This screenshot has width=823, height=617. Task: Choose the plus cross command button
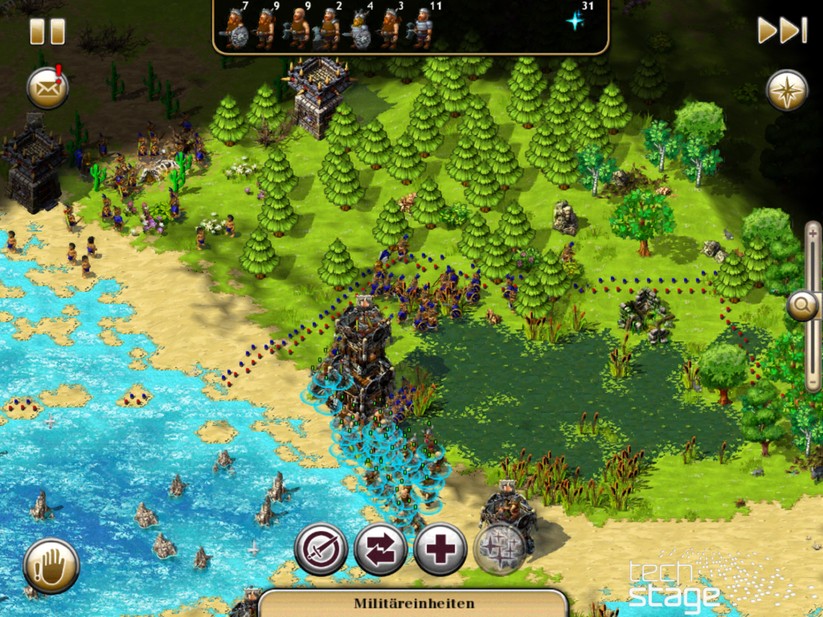coord(440,549)
